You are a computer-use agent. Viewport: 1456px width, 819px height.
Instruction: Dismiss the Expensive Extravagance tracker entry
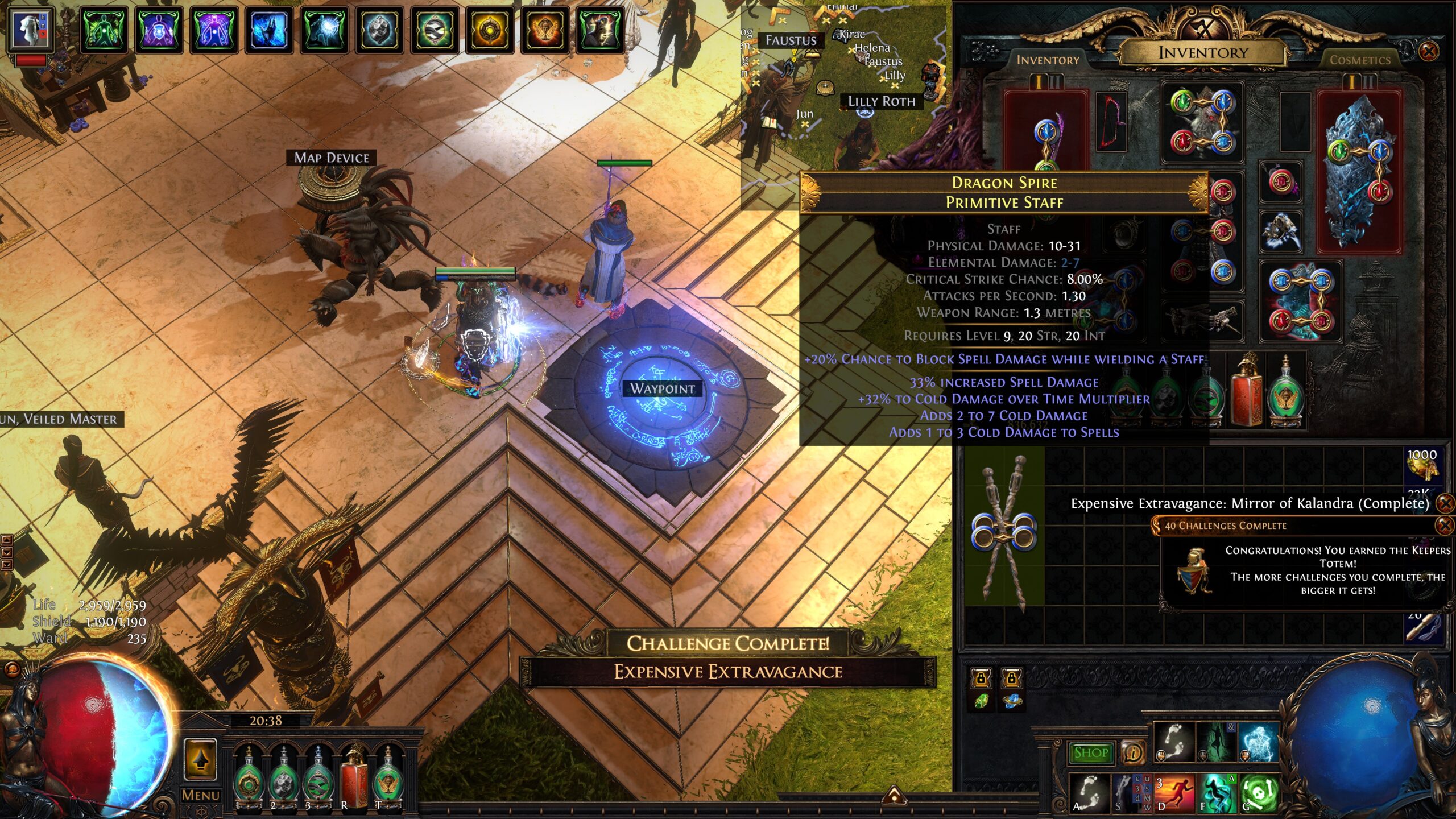tap(1444, 503)
